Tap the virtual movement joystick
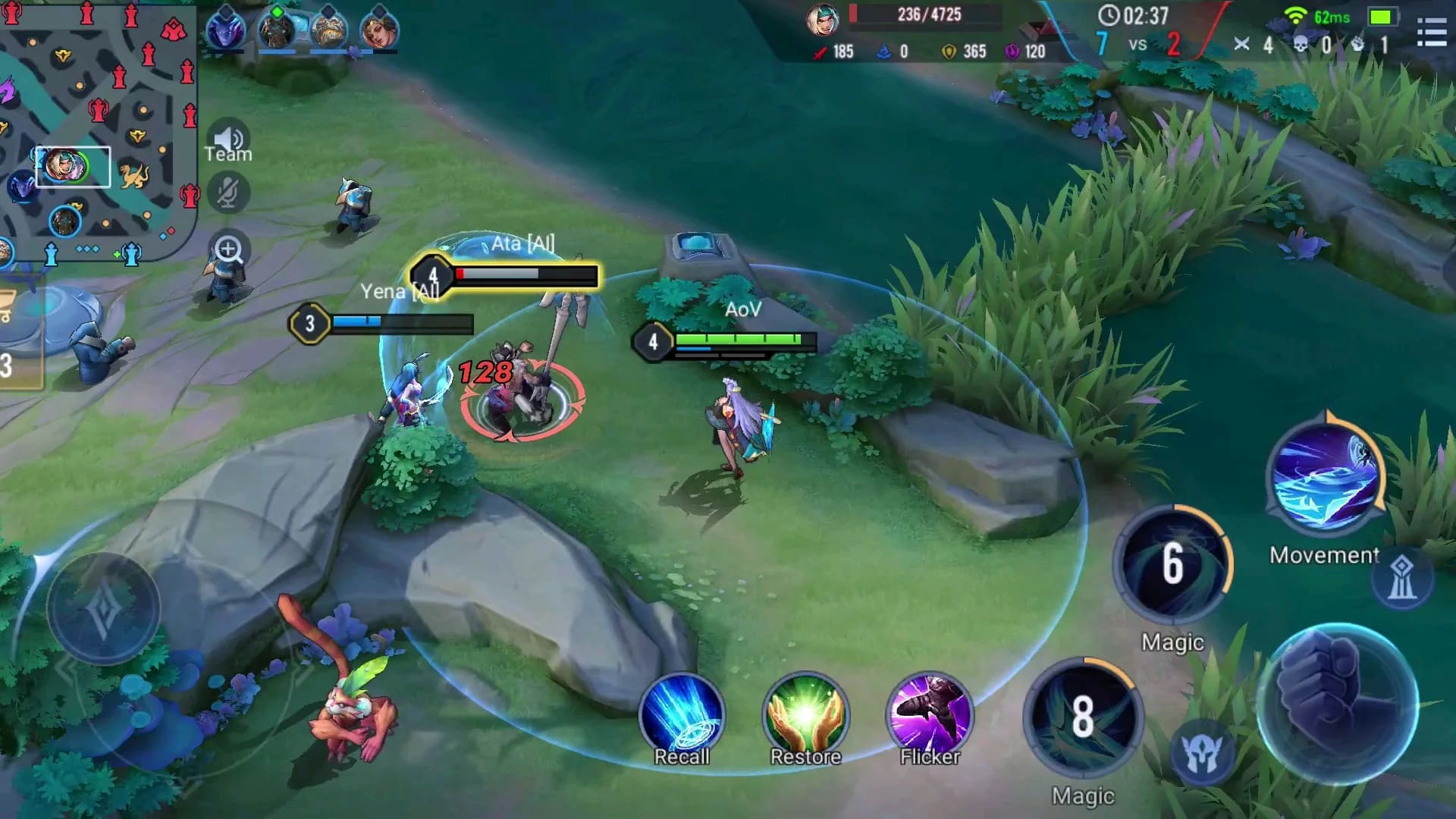The image size is (1456, 819). [x=103, y=609]
